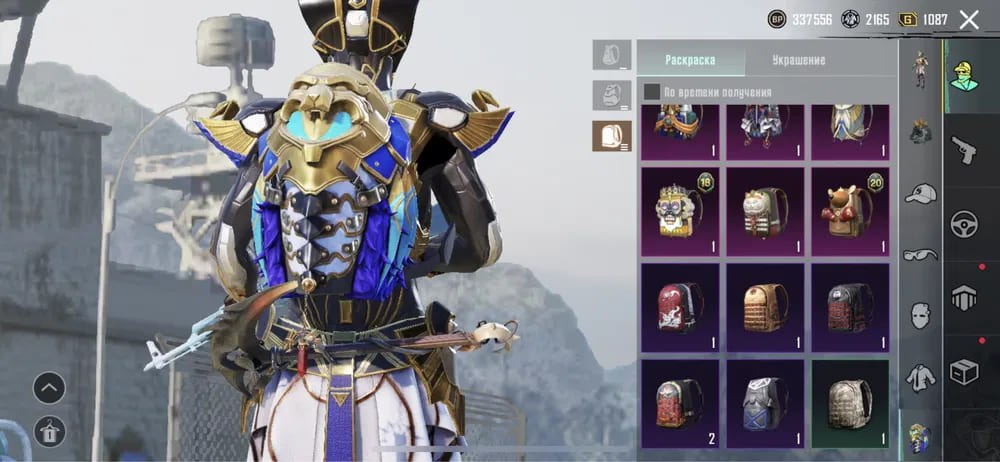Open the cardboard box crate category
The image size is (1000, 462).
coord(964,372)
